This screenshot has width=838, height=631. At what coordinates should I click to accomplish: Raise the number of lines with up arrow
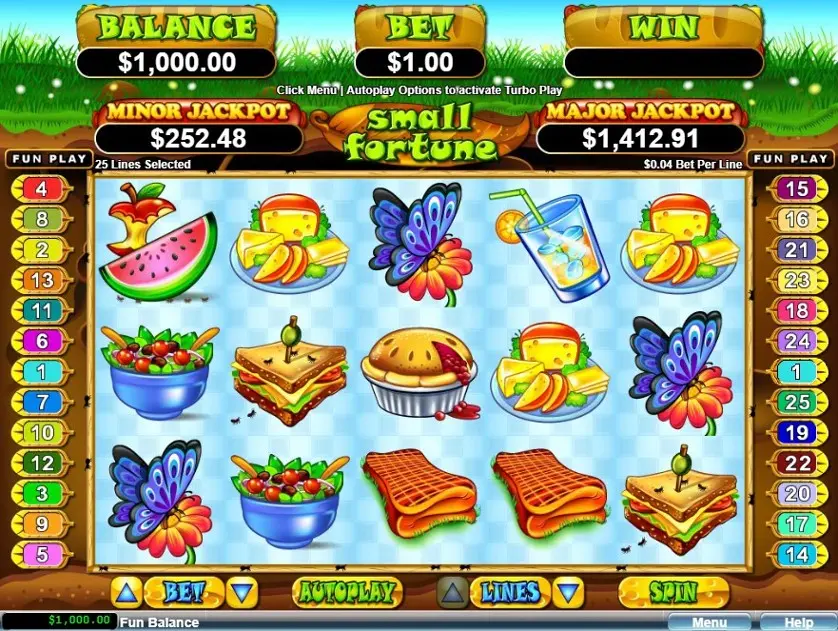pos(453,593)
